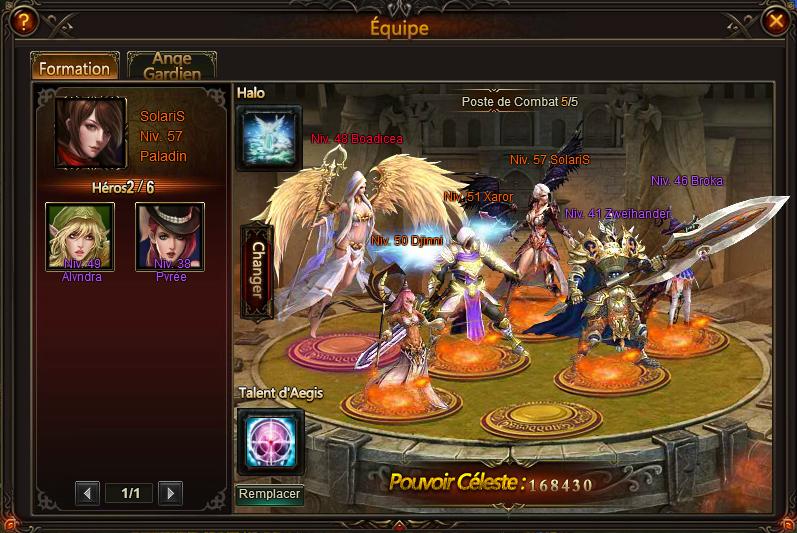Viewport: 797px width, 533px height.
Task: Click the Halo icon slot
Action: [268, 138]
